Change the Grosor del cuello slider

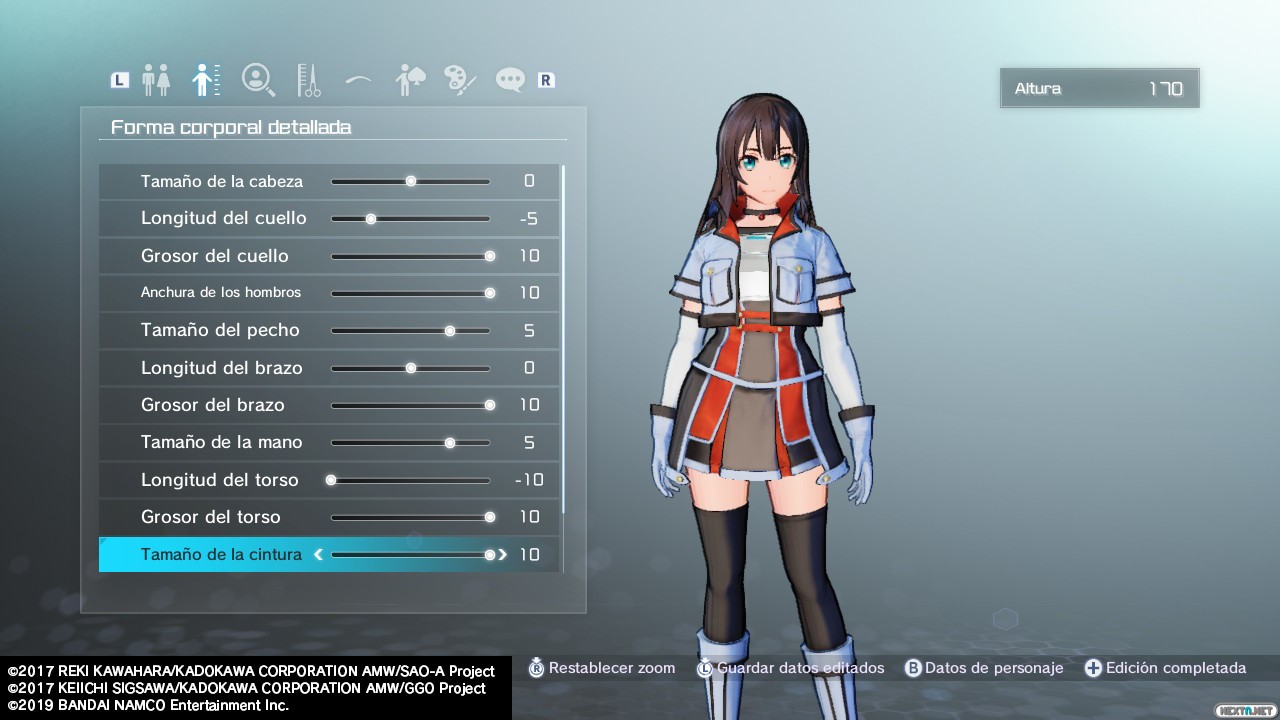pyautogui.click(x=489, y=256)
